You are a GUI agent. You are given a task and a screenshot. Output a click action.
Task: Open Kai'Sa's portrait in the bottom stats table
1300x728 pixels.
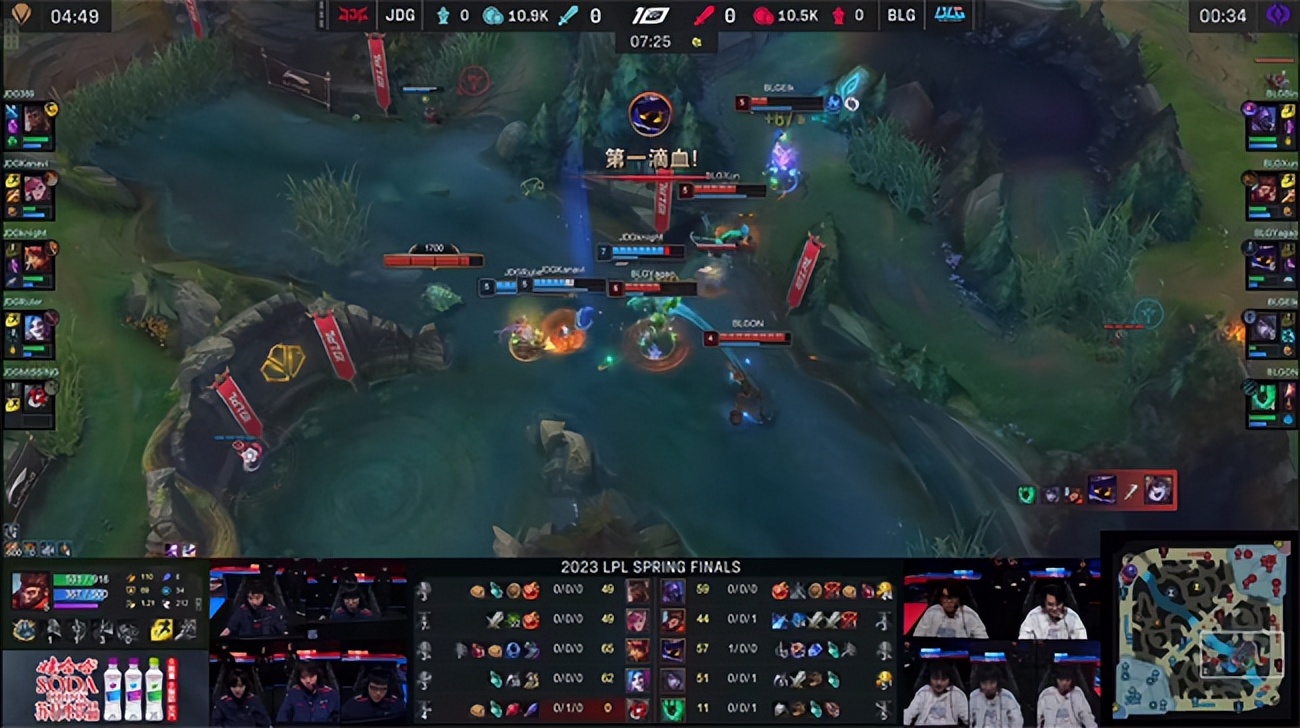click(x=637, y=679)
